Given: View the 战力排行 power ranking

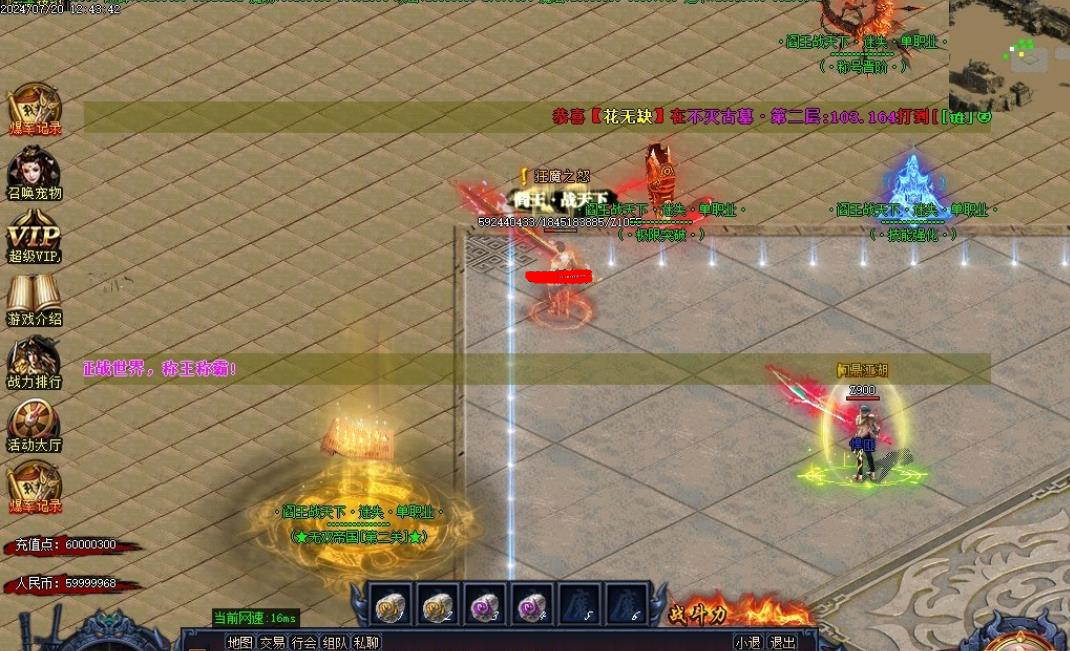Looking at the screenshot, I should (x=34, y=362).
